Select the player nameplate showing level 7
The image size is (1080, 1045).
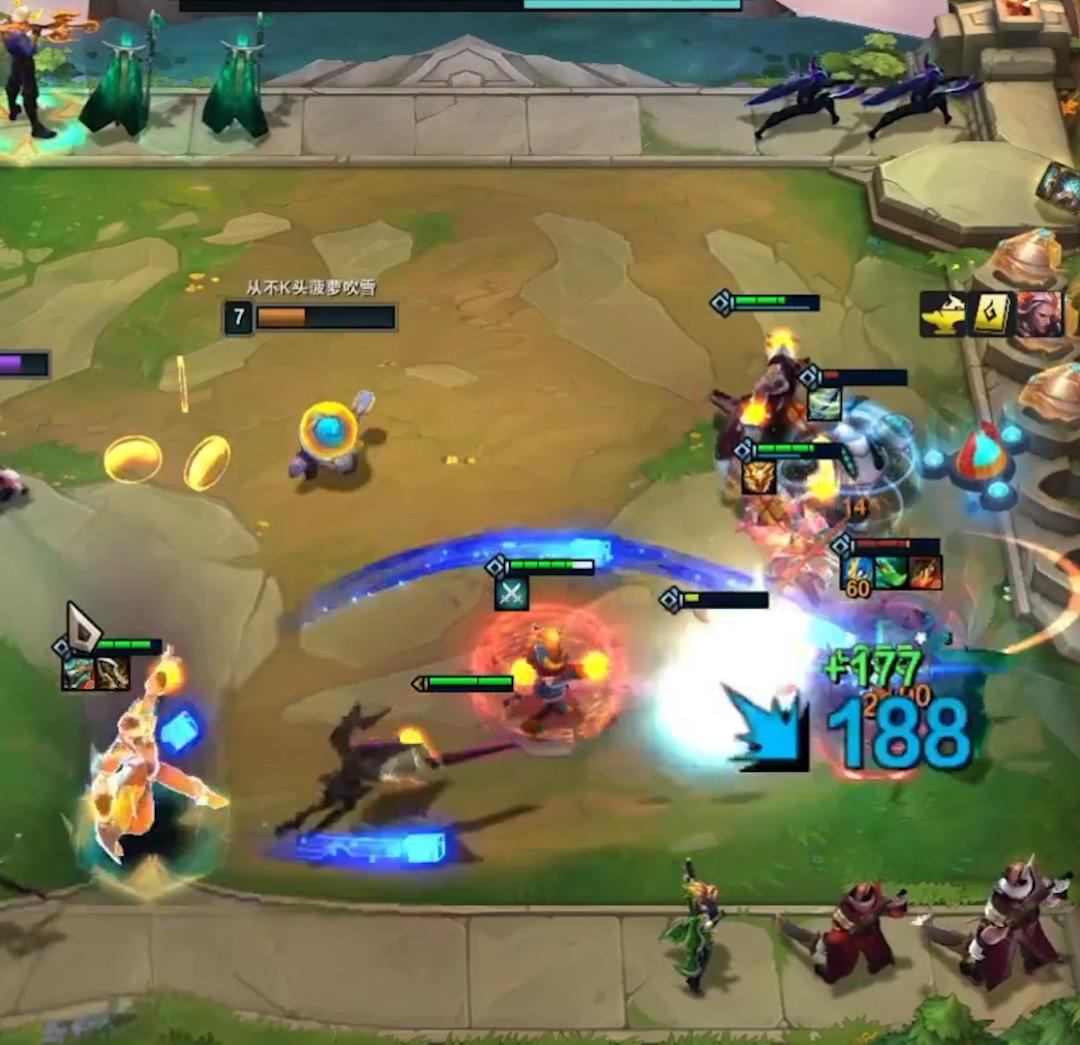click(310, 318)
